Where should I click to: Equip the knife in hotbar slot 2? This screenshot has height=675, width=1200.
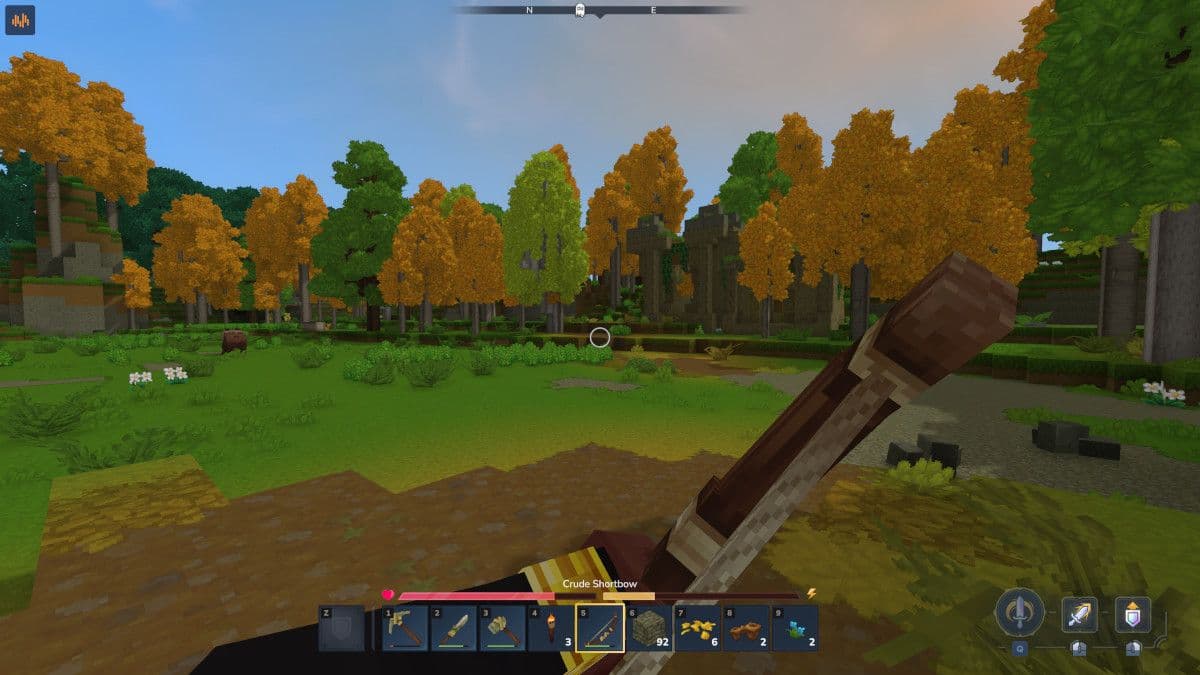(454, 629)
